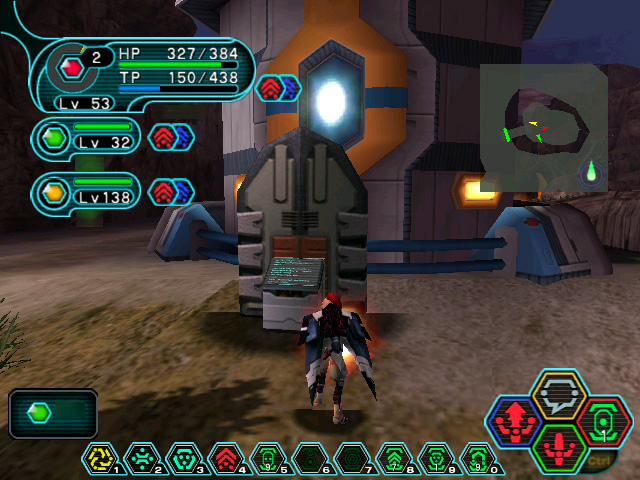Image resolution: width=640 pixels, height=480 pixels.
Task: Activate the green item in slot 9
Action: click(x=435, y=458)
